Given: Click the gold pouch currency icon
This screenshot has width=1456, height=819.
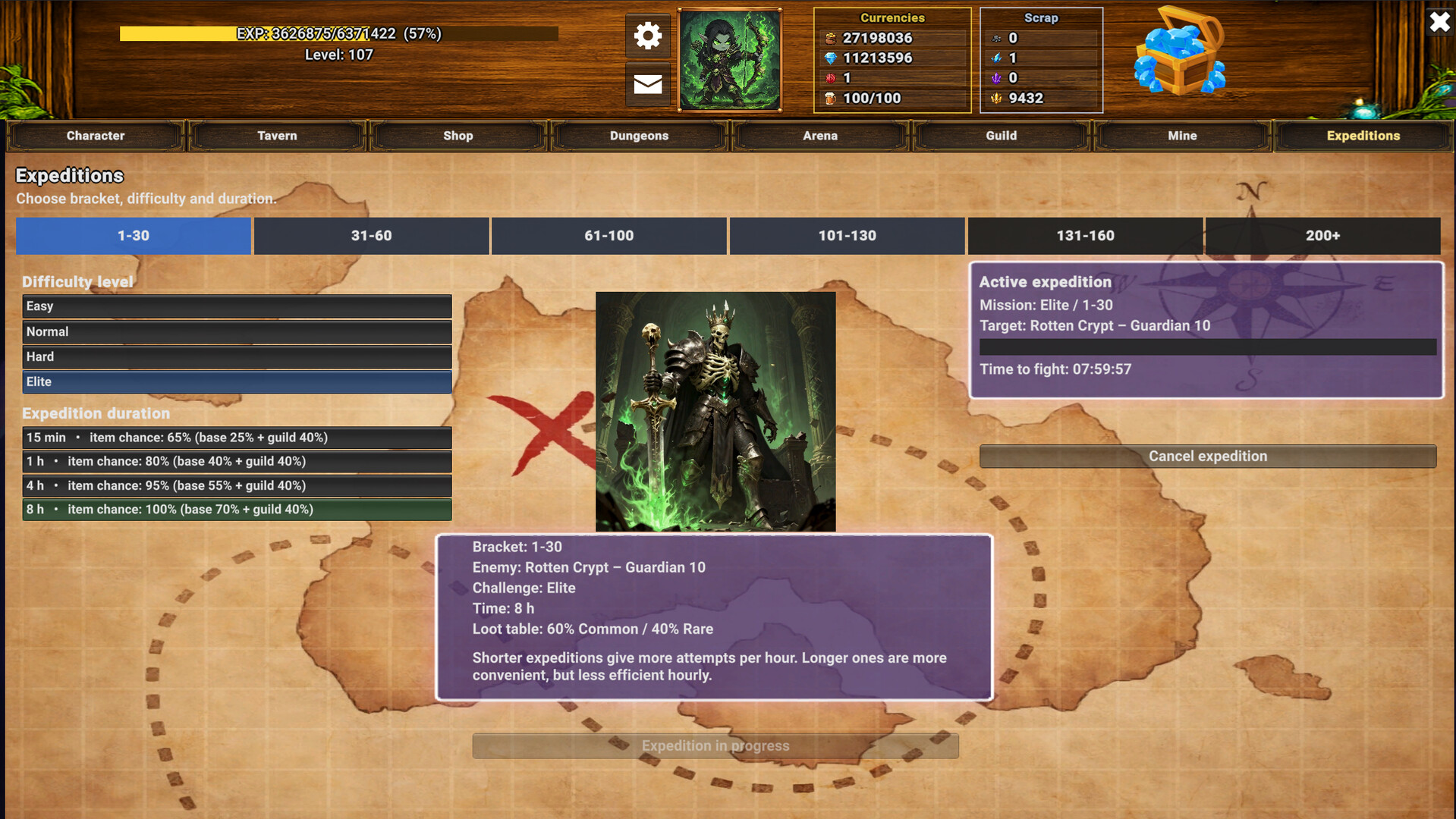Looking at the screenshot, I should click(831, 38).
